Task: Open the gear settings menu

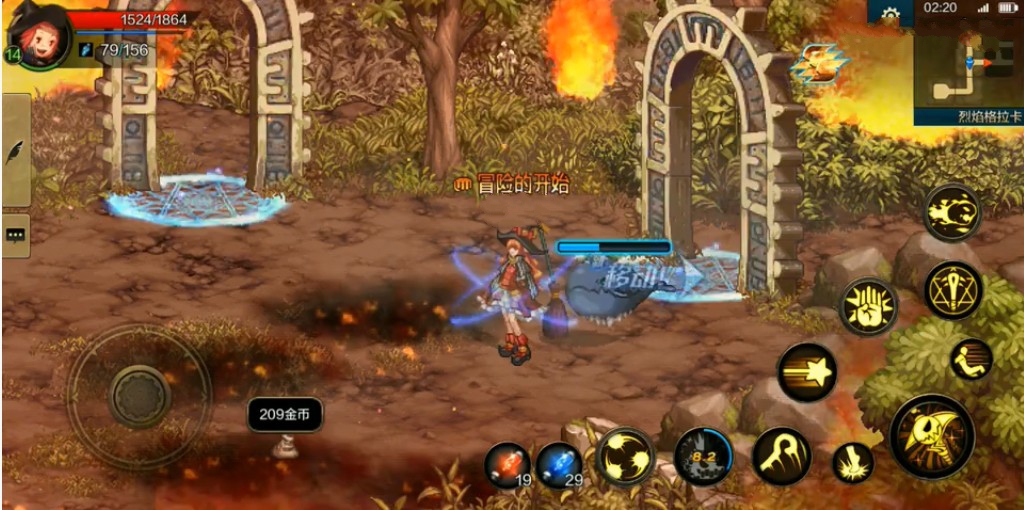Action: coord(890,14)
